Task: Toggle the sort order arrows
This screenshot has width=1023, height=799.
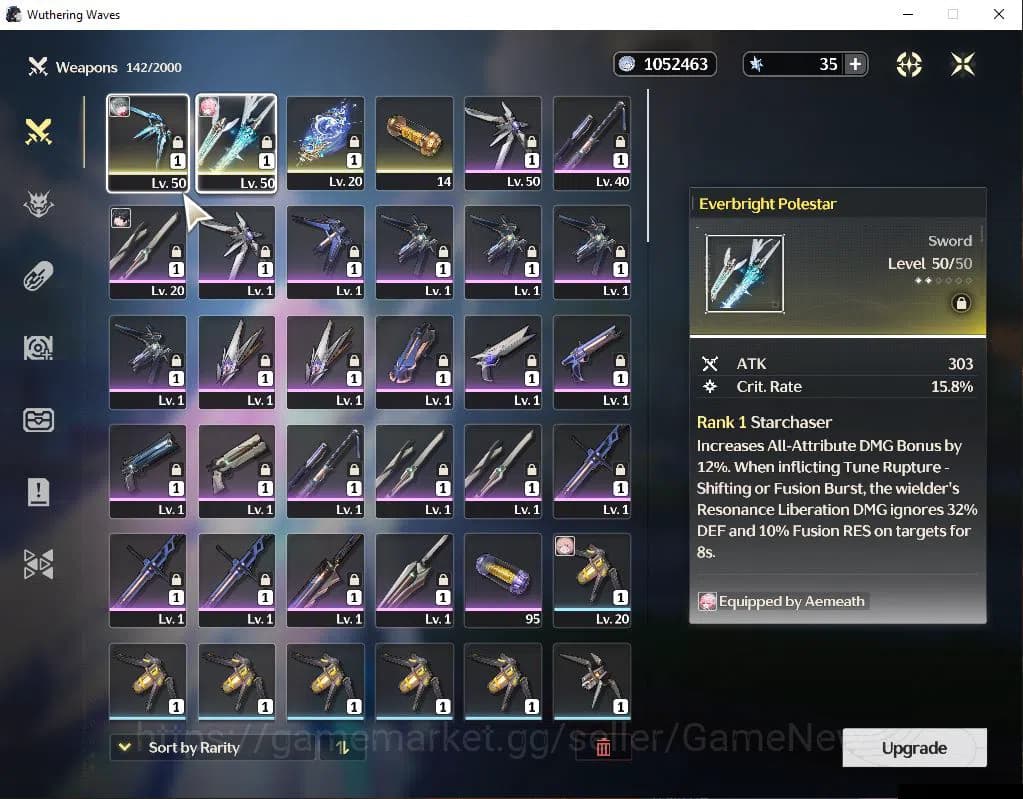Action: coord(342,747)
